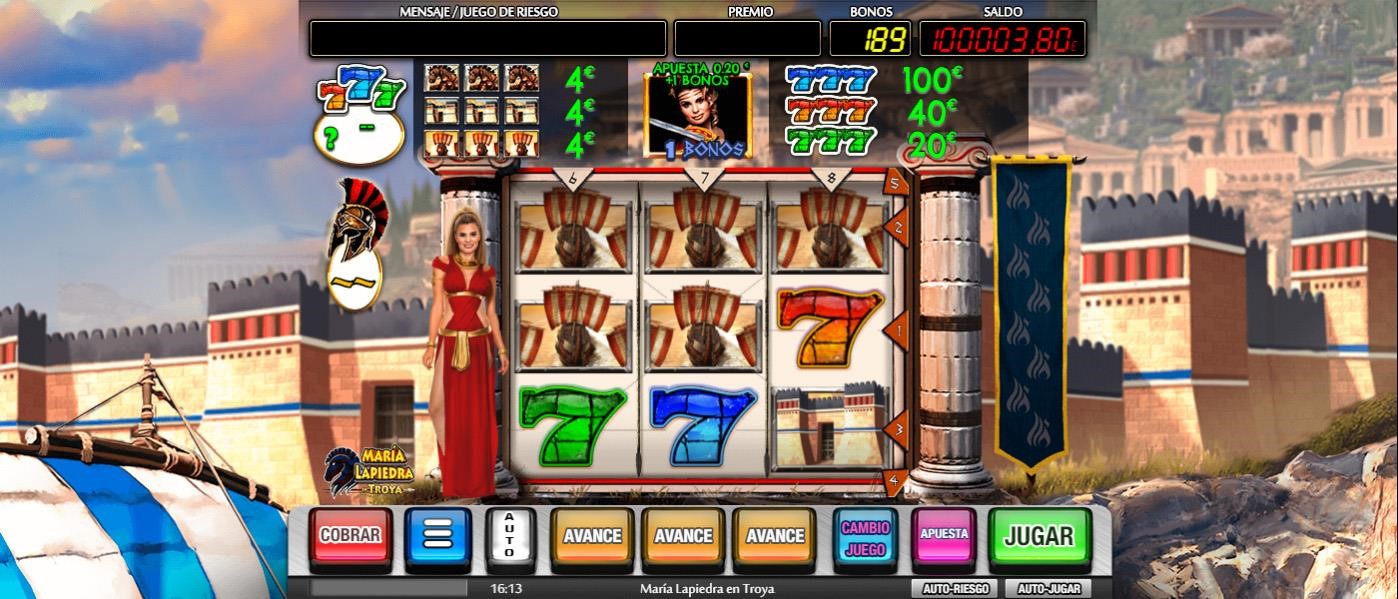This screenshot has height=599, width=1398.
Task: Change the bet with APUESTA
Action: 943,535
